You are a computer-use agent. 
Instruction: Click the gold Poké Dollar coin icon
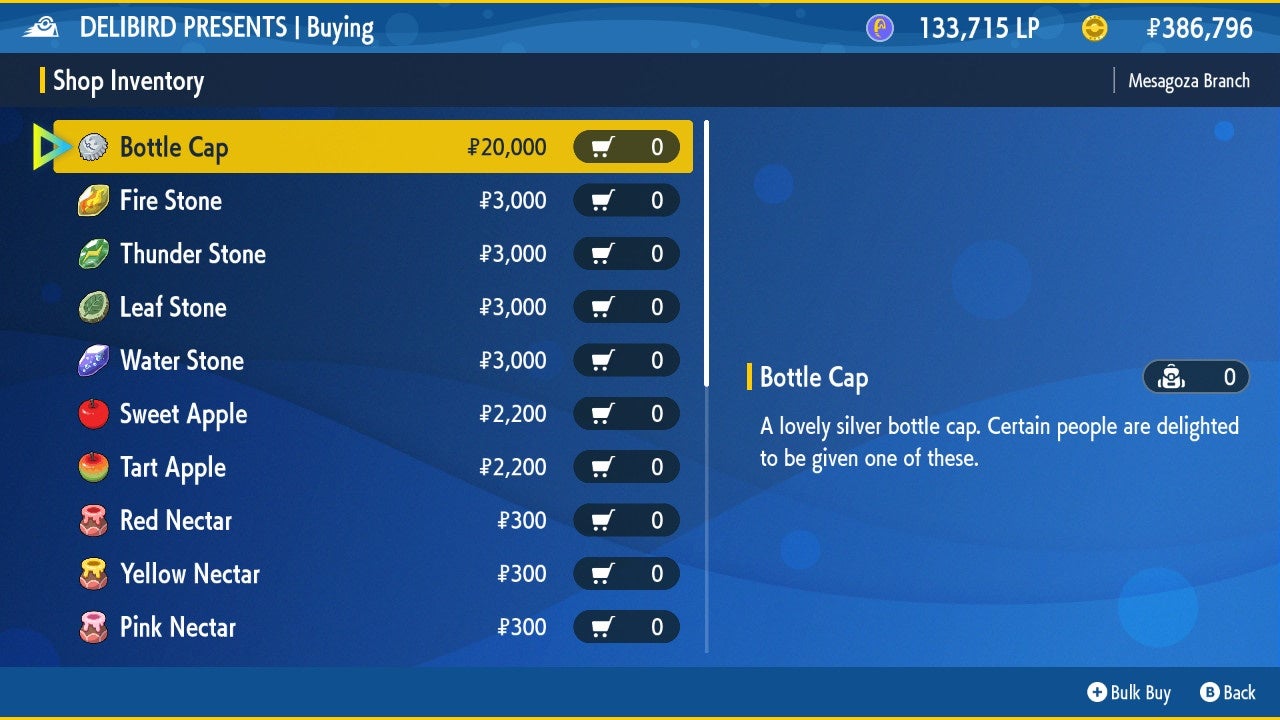coord(1094,27)
